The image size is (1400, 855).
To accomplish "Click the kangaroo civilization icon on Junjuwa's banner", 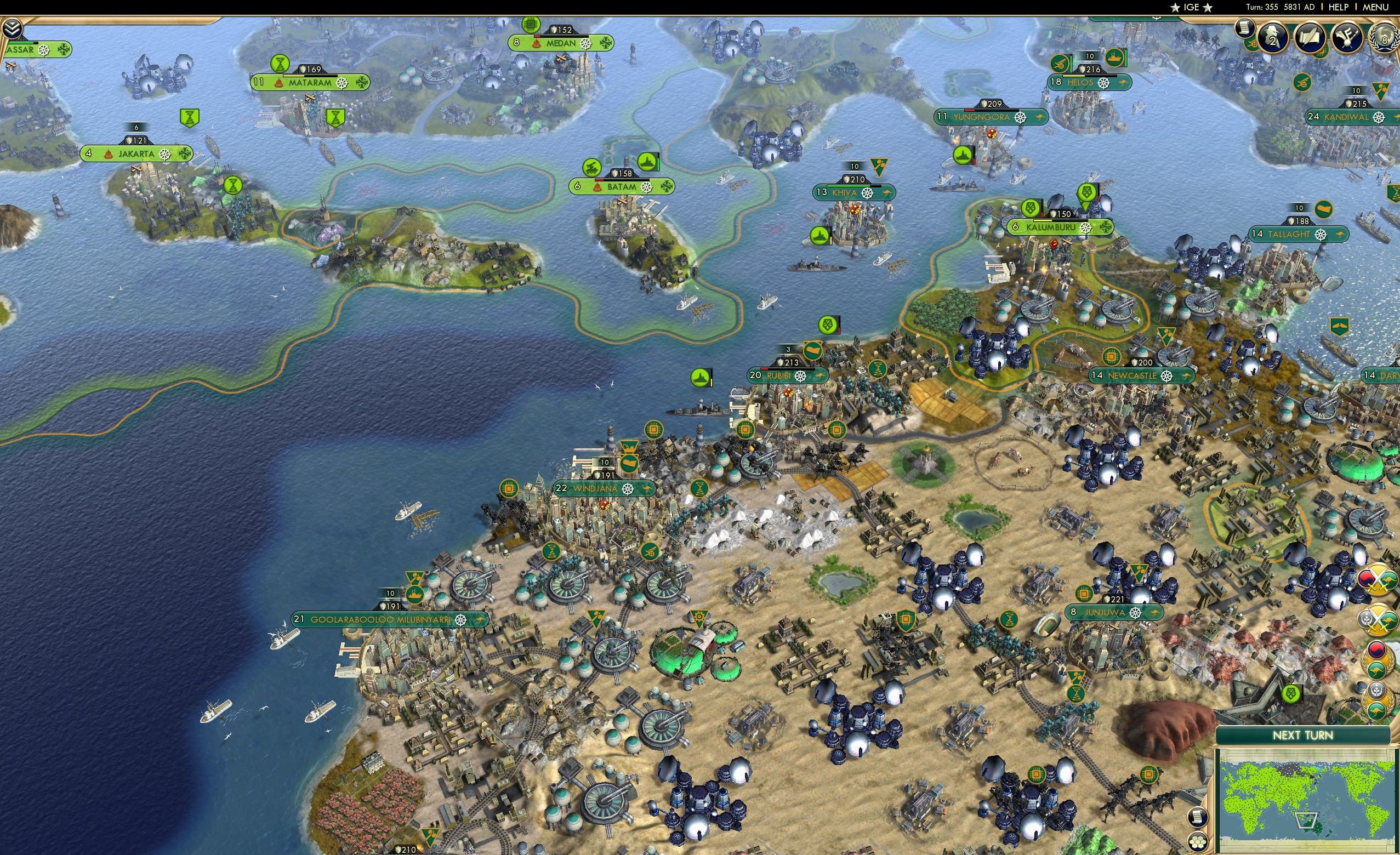I will (1154, 613).
